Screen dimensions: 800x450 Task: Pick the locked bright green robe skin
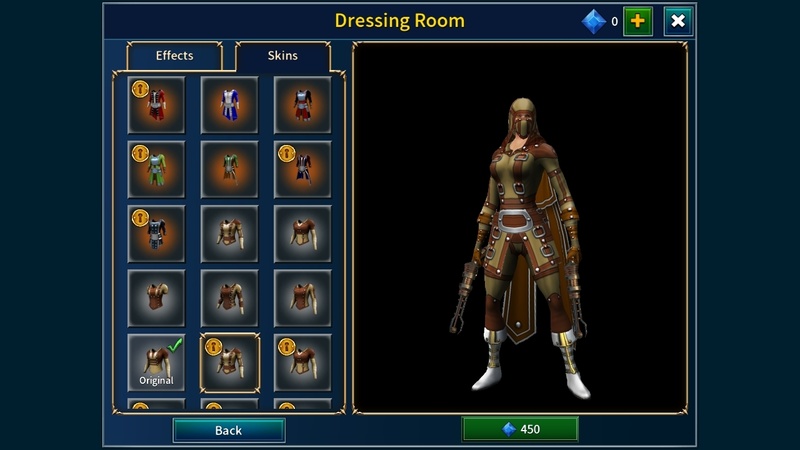pos(156,169)
